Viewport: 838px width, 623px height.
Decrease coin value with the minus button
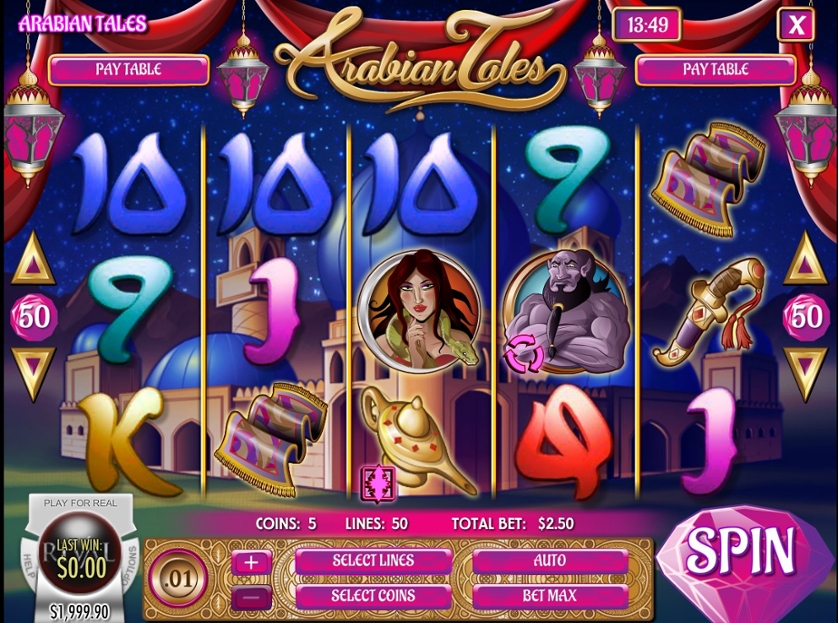click(250, 597)
